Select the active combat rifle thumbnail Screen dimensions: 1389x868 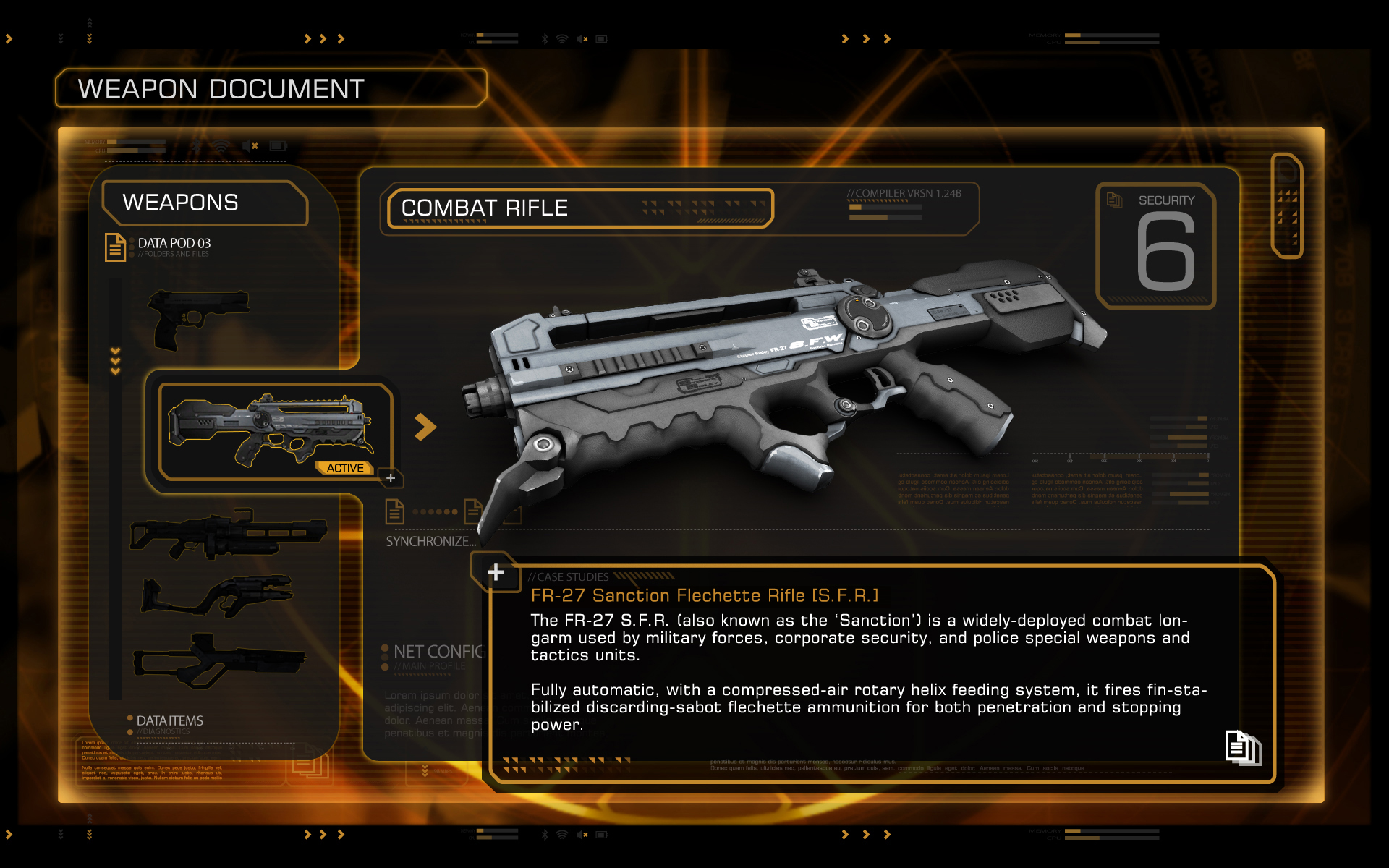point(273,430)
